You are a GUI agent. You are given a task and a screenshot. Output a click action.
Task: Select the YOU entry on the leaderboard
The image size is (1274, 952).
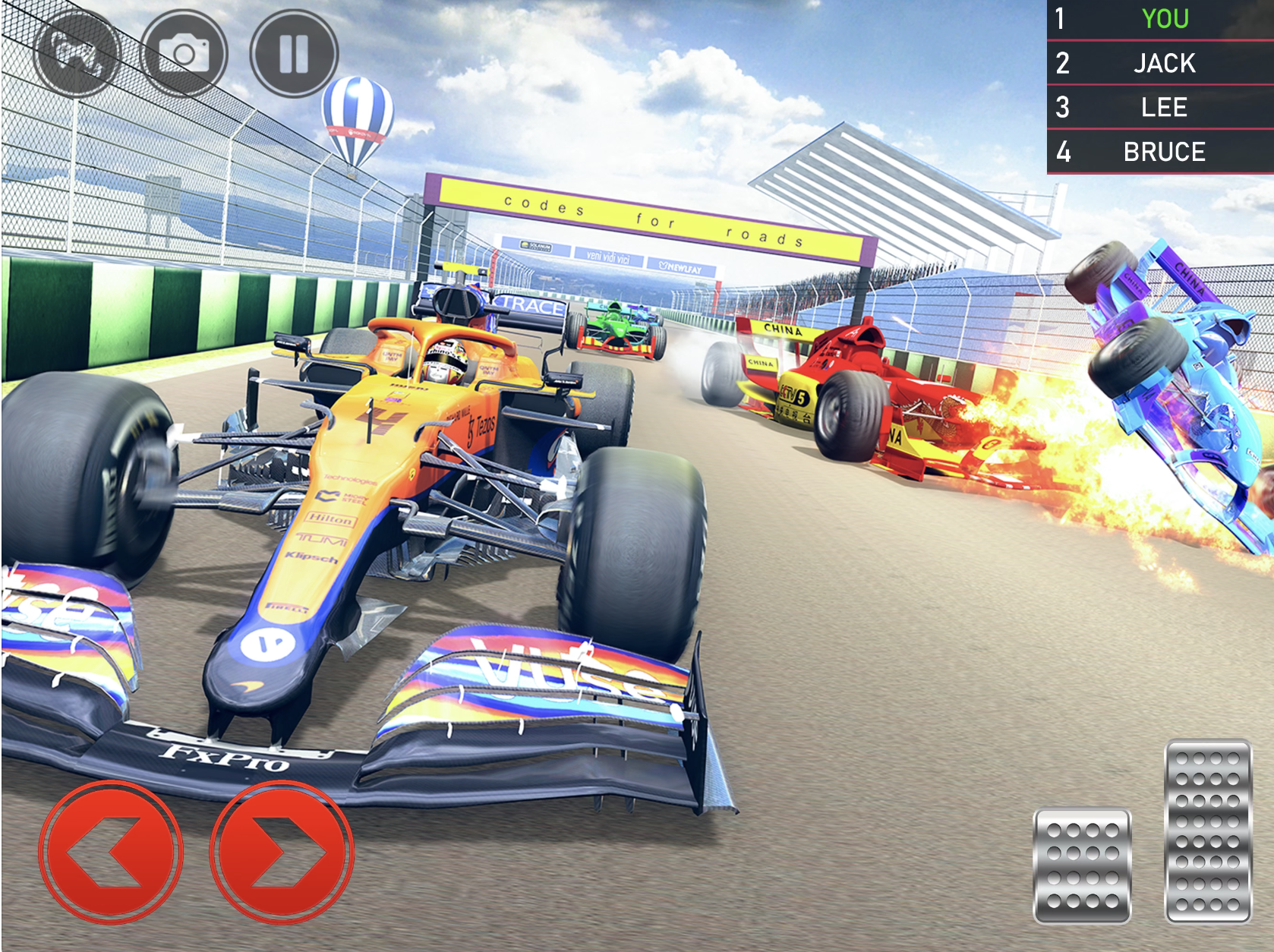[1164, 19]
